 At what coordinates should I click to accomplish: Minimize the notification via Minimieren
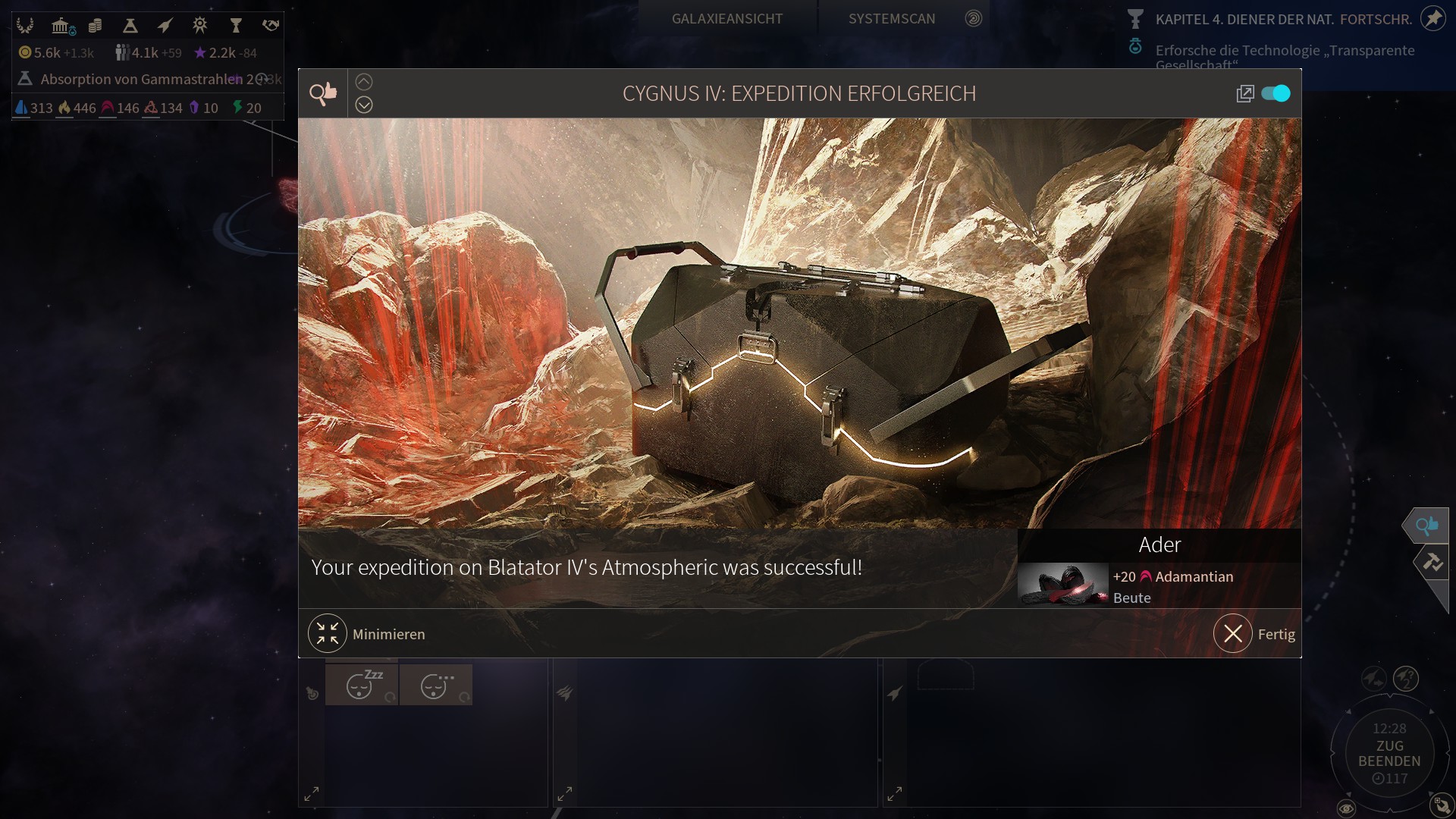tap(328, 633)
